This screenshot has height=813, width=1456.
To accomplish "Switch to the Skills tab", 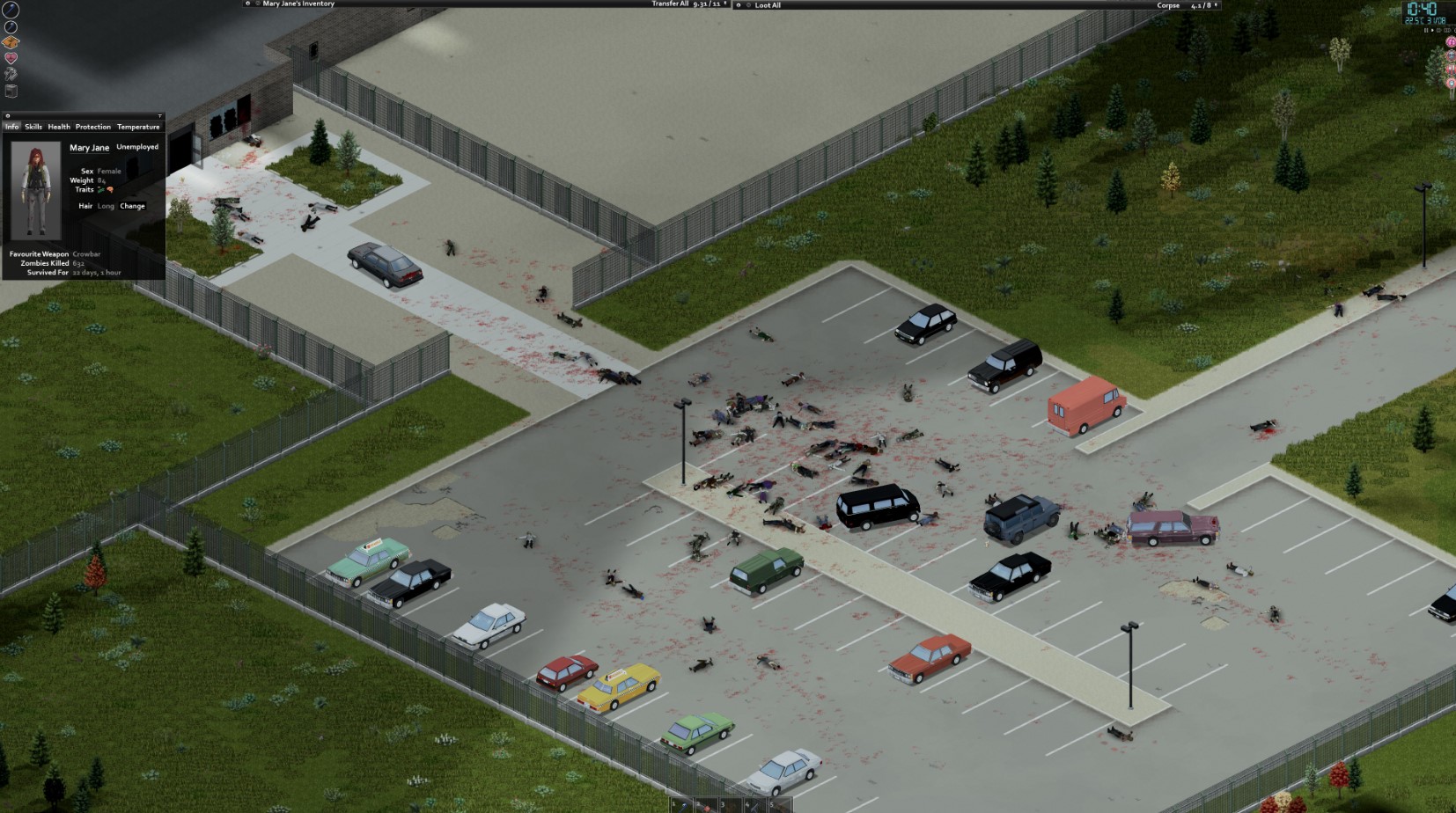I will (x=33, y=127).
